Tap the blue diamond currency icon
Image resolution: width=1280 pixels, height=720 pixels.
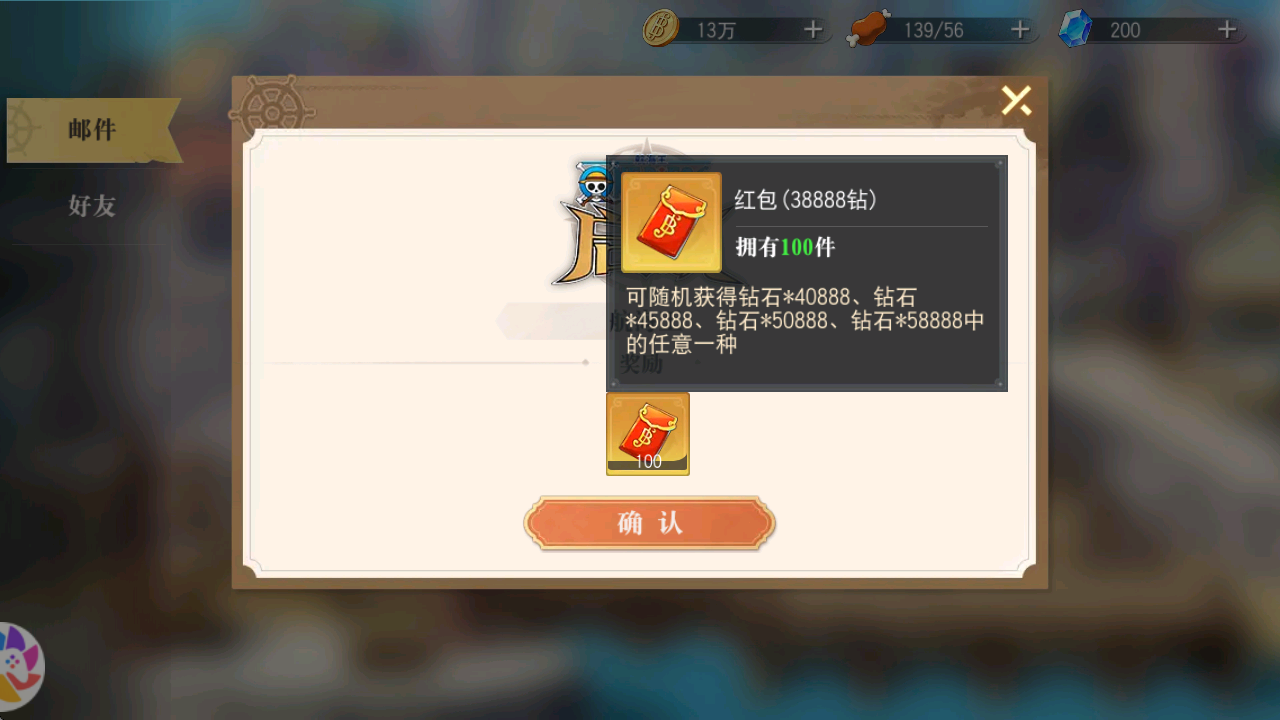1075,29
